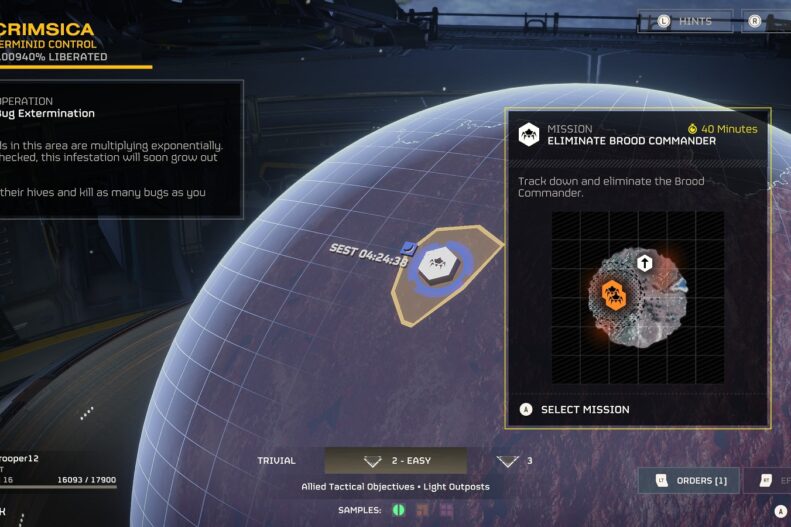This screenshot has width=791, height=527.
Task: Lower difficulty to Trivial
Action: point(276,461)
